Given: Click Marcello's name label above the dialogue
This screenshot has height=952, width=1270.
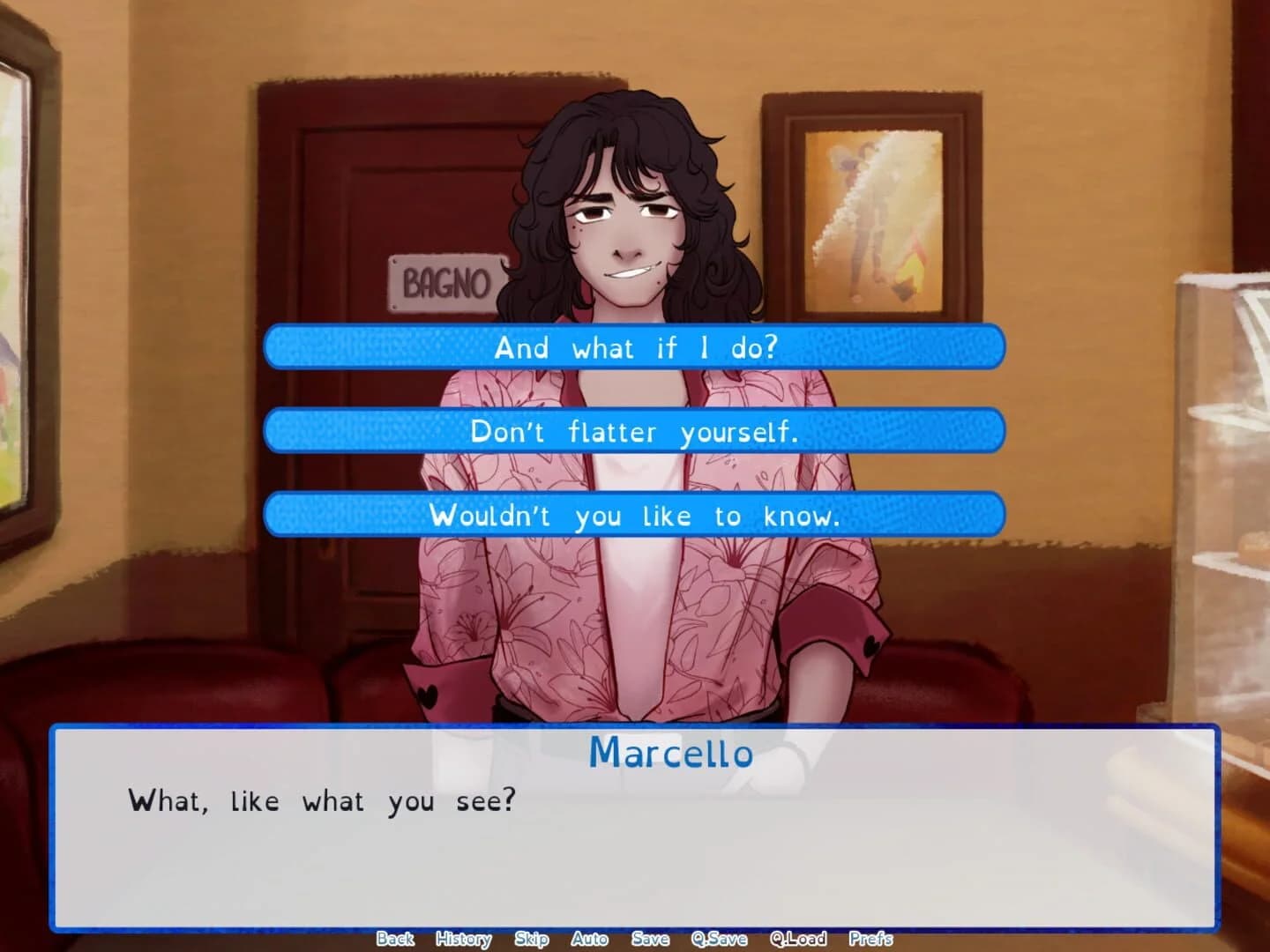Looking at the screenshot, I should (x=671, y=754).
